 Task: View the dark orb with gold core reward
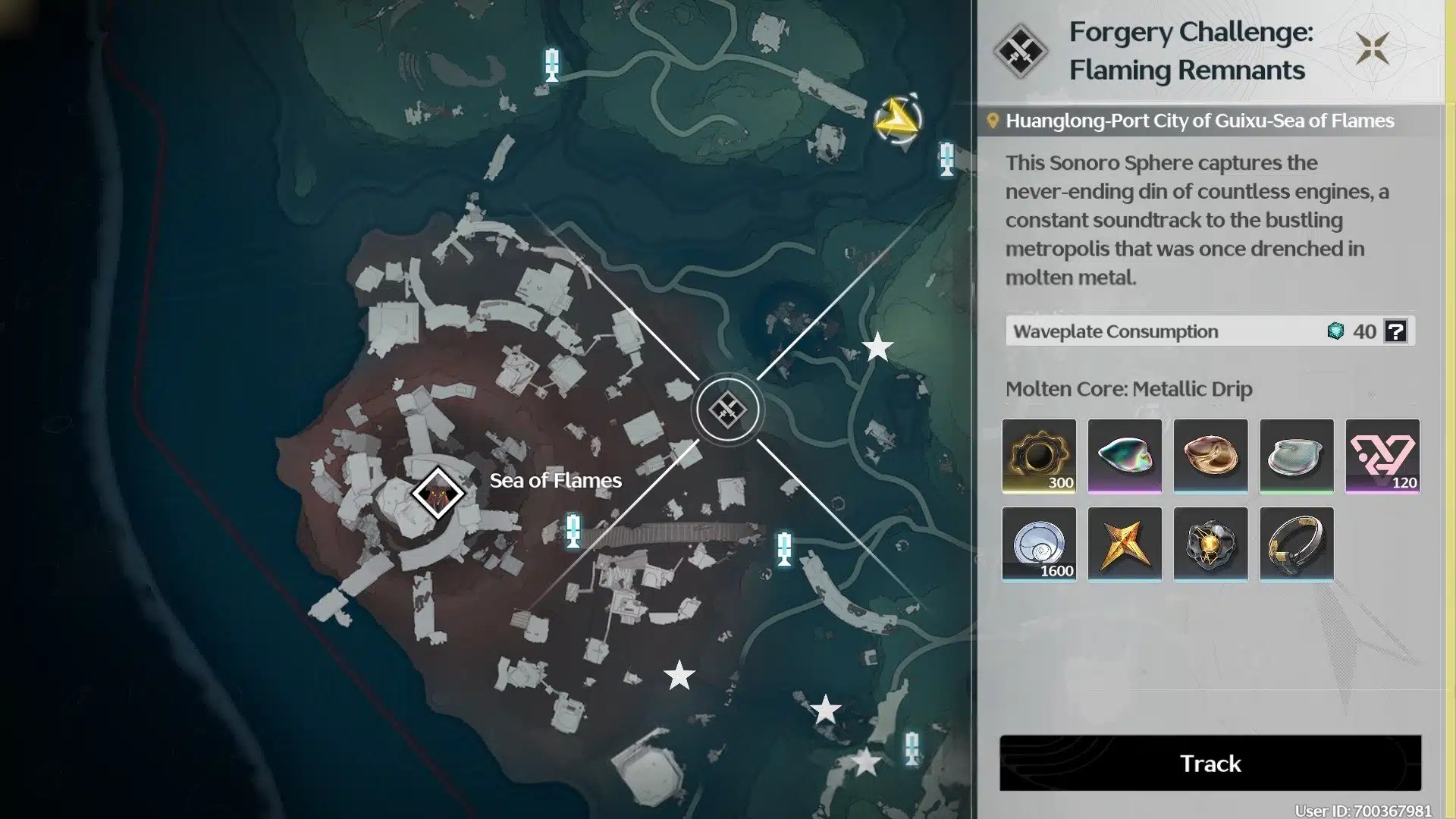point(1210,544)
